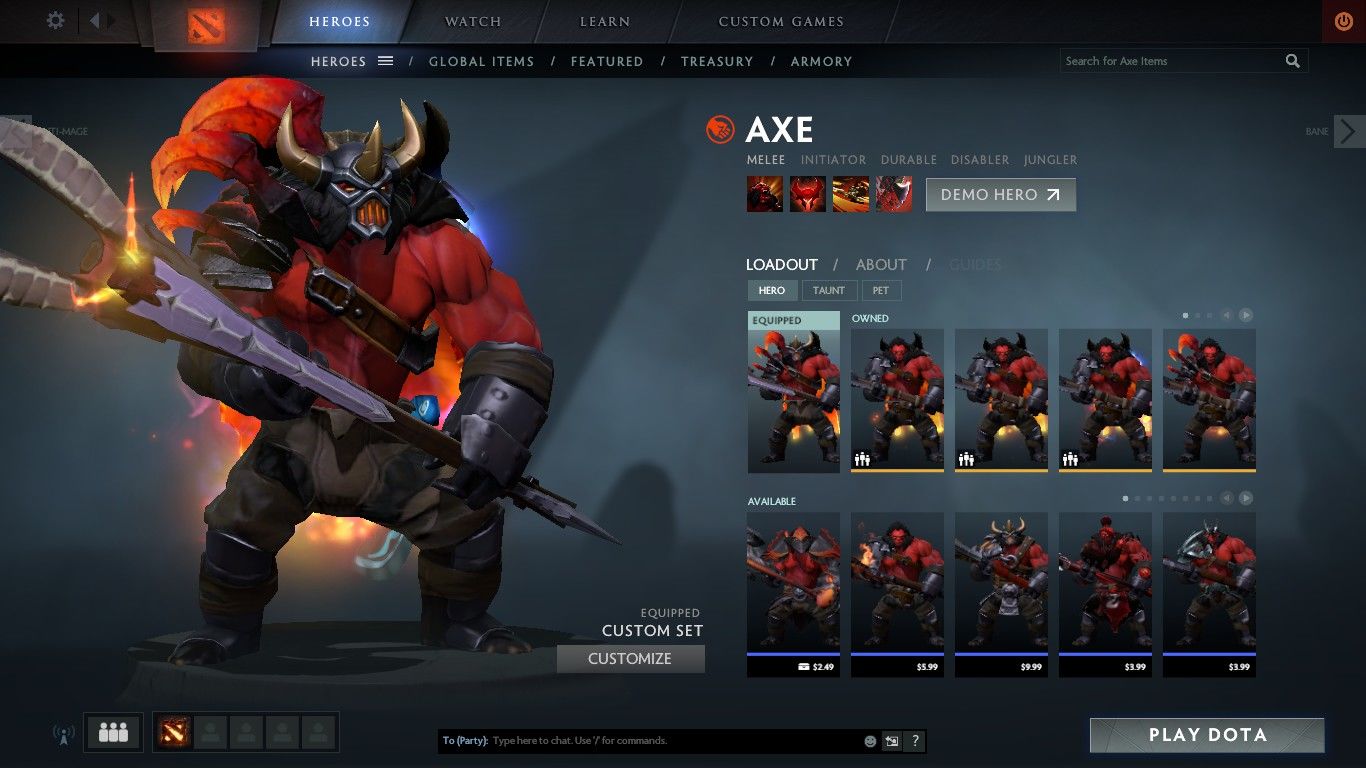Customize the equipped custom set
Viewport: 1366px width, 768px height.
630,659
